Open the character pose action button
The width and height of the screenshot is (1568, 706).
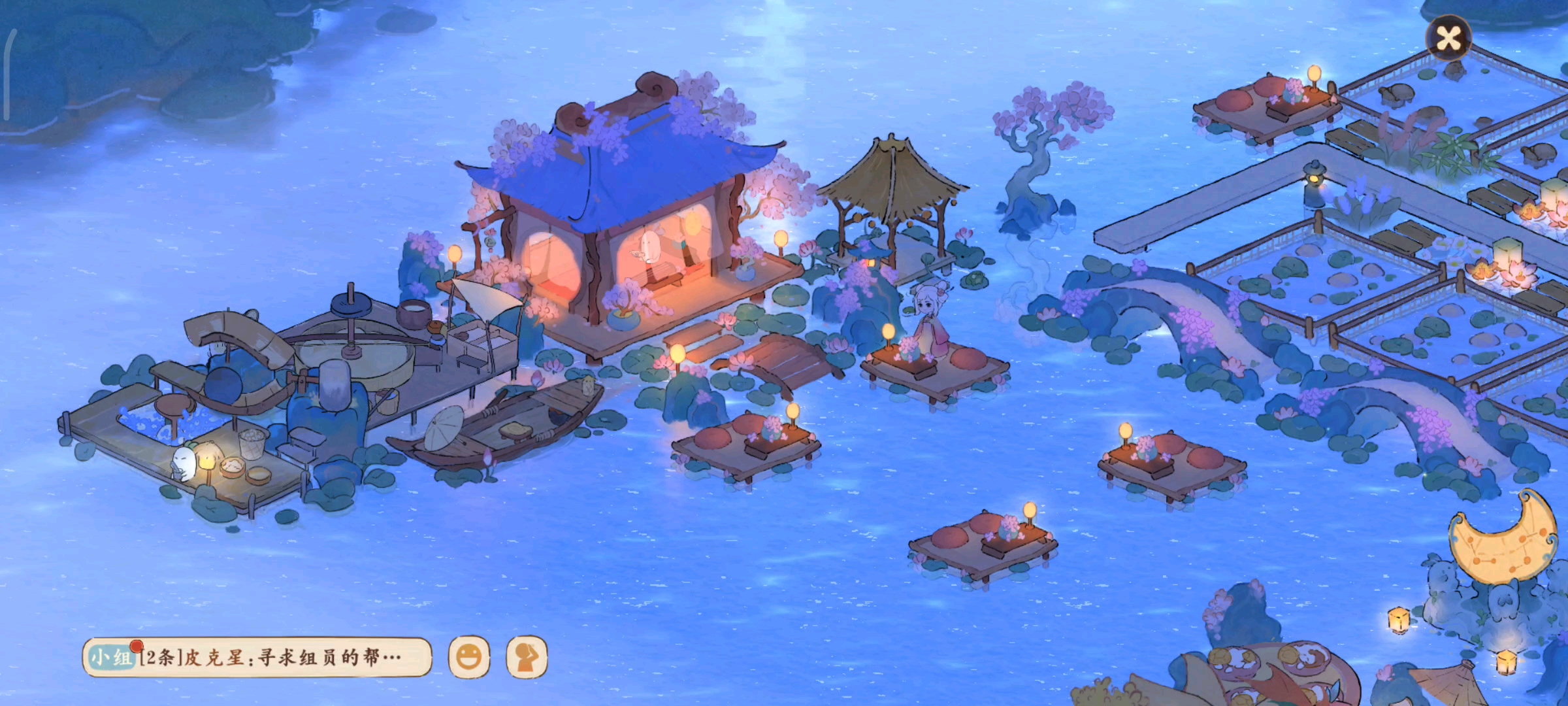[x=527, y=657]
